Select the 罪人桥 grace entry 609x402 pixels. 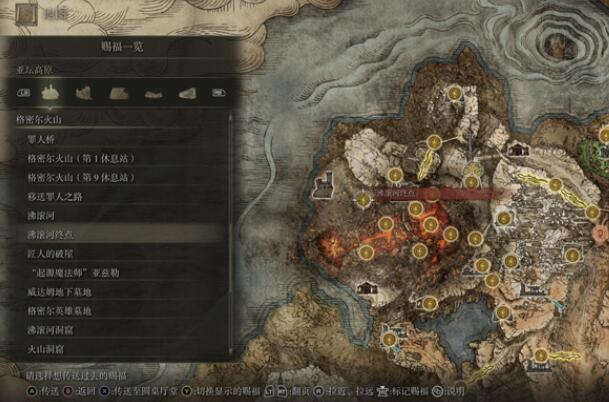point(50,139)
